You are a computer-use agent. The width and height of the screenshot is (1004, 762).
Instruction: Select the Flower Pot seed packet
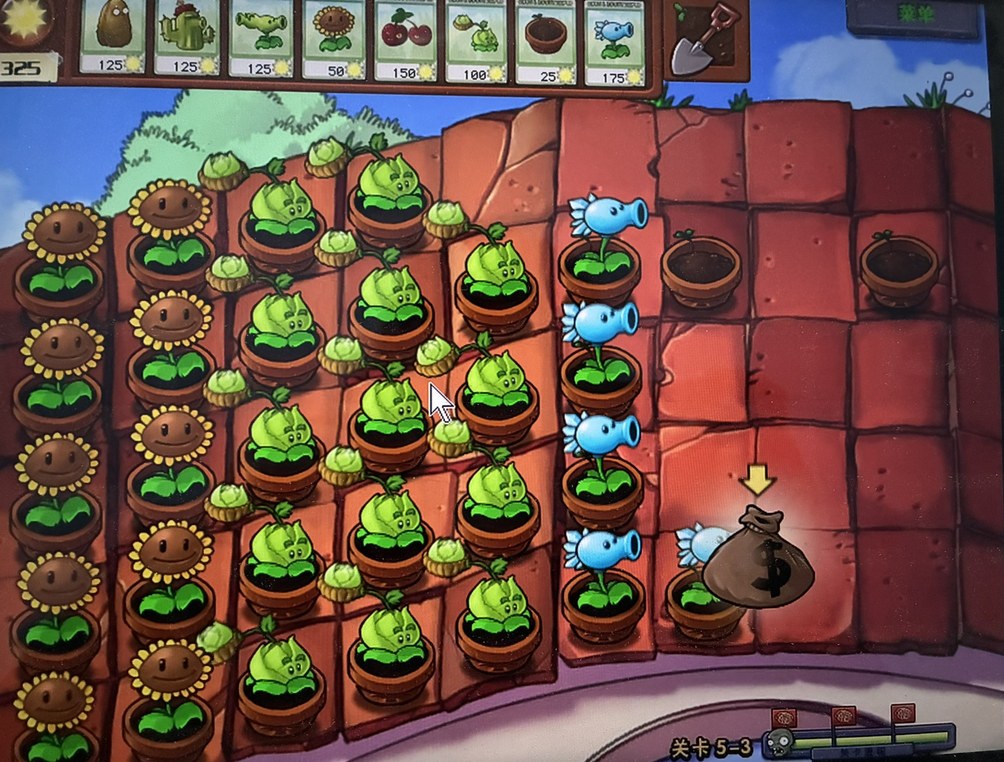point(547,36)
